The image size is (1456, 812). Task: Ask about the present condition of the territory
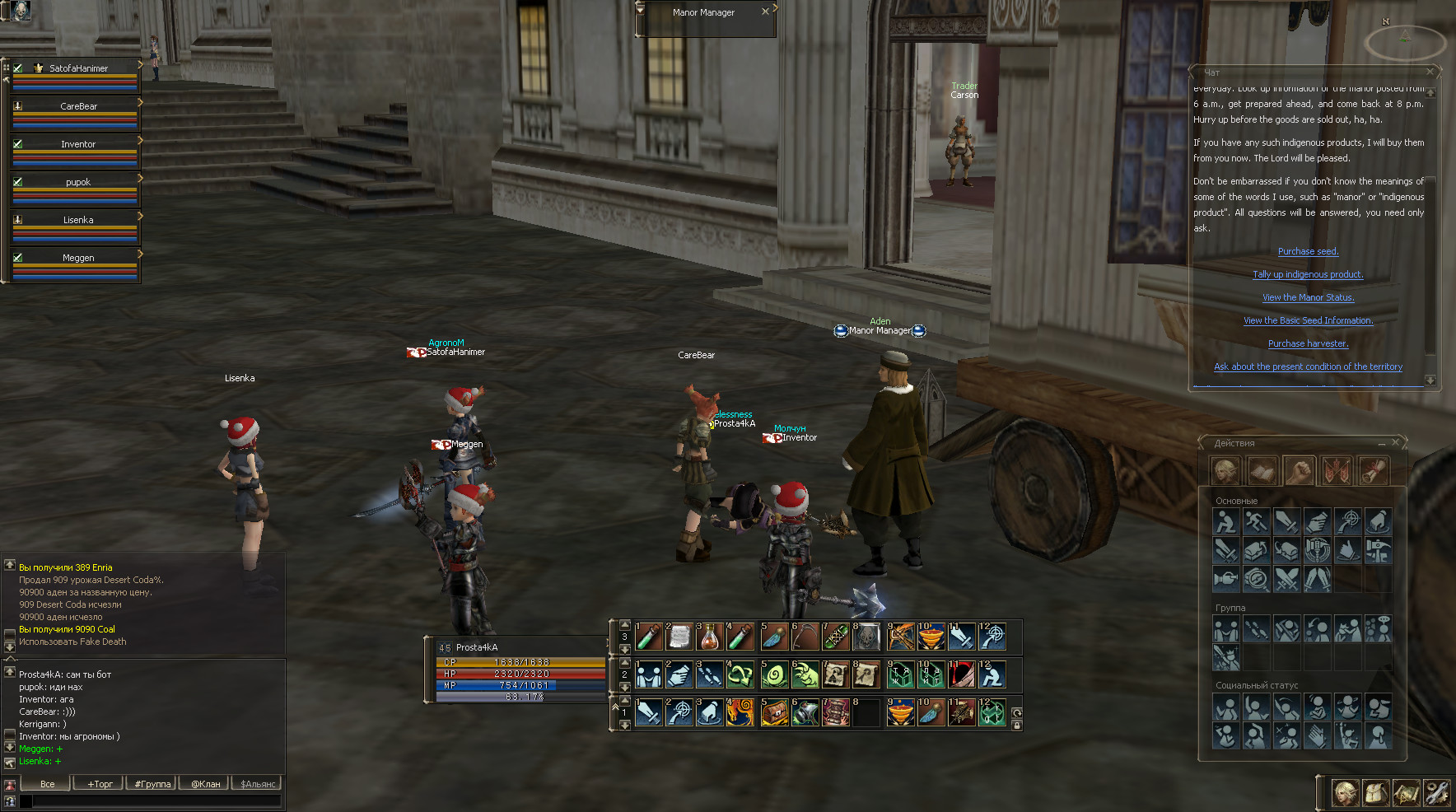coord(1308,366)
